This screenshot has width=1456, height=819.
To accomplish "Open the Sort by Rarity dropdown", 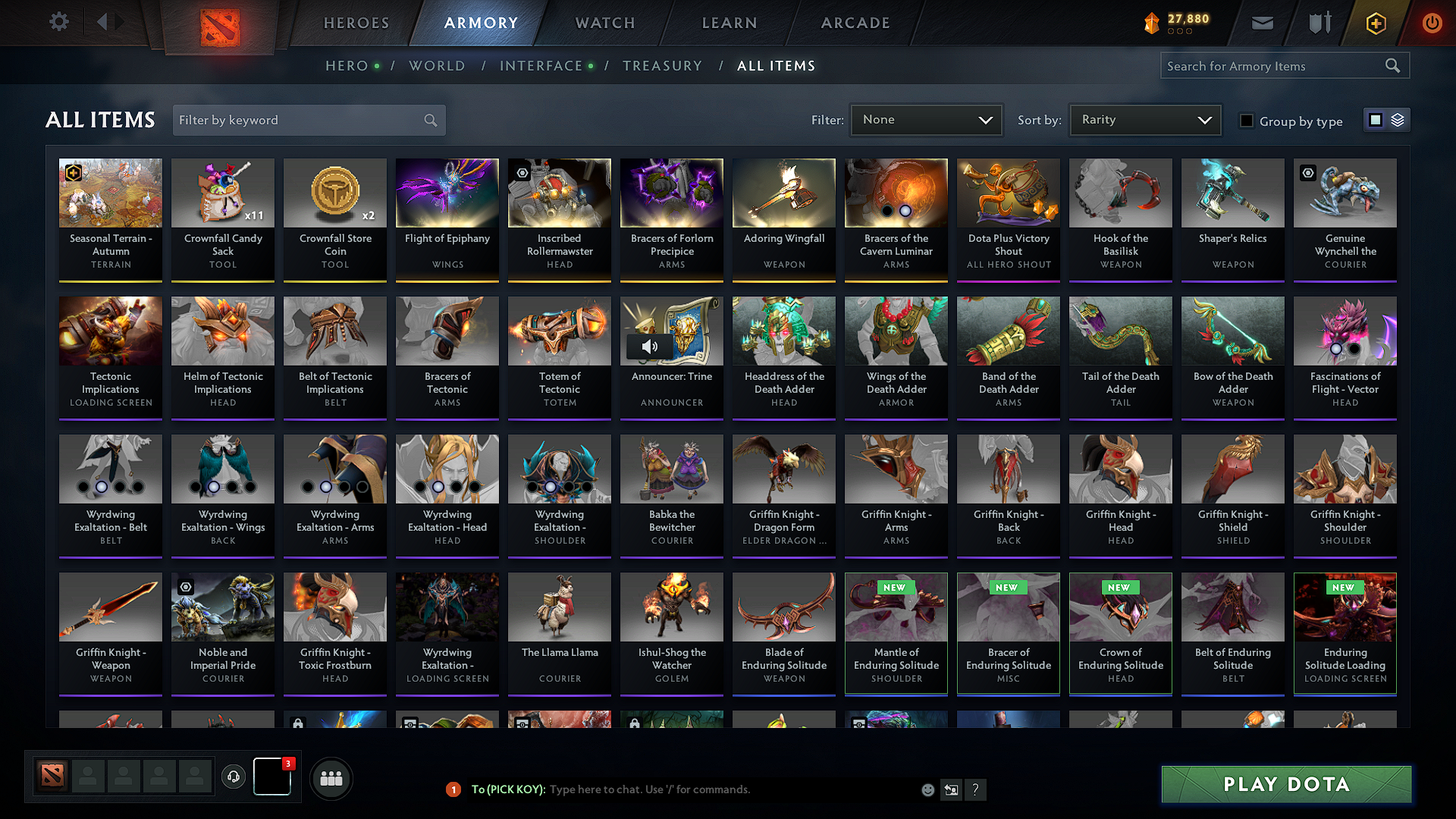I will click(x=1144, y=119).
